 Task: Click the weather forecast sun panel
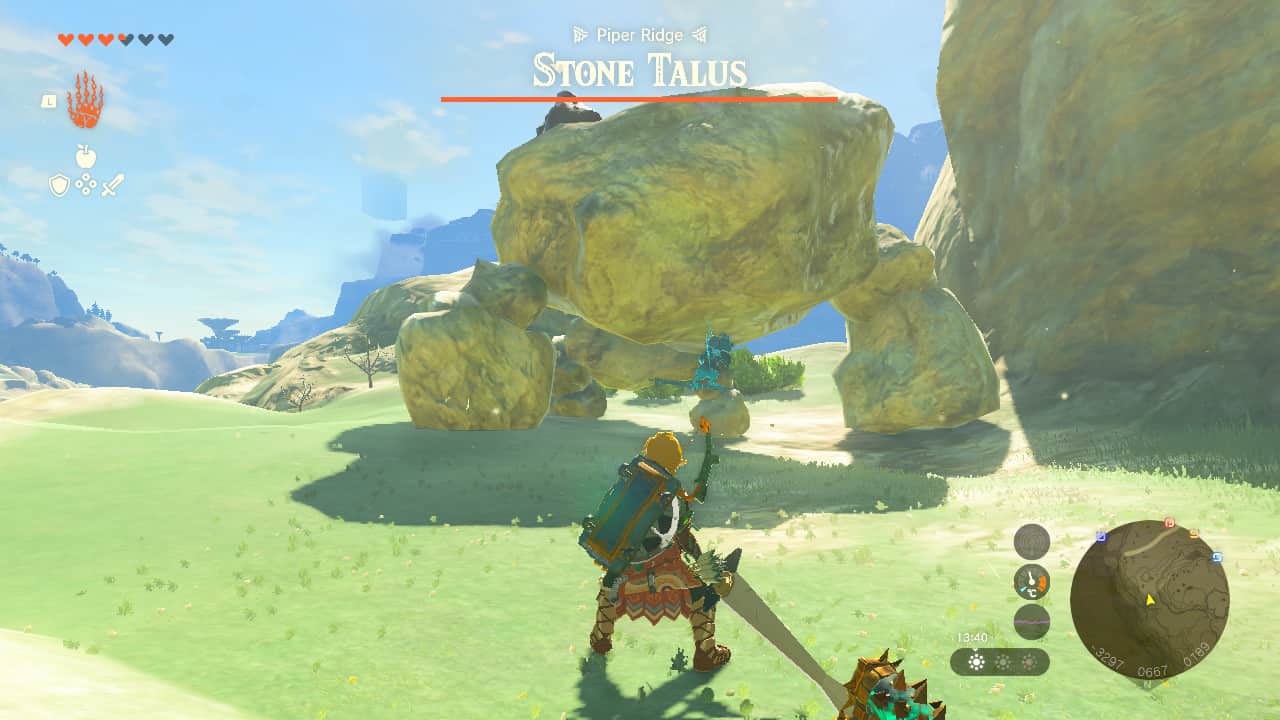coord(999,662)
